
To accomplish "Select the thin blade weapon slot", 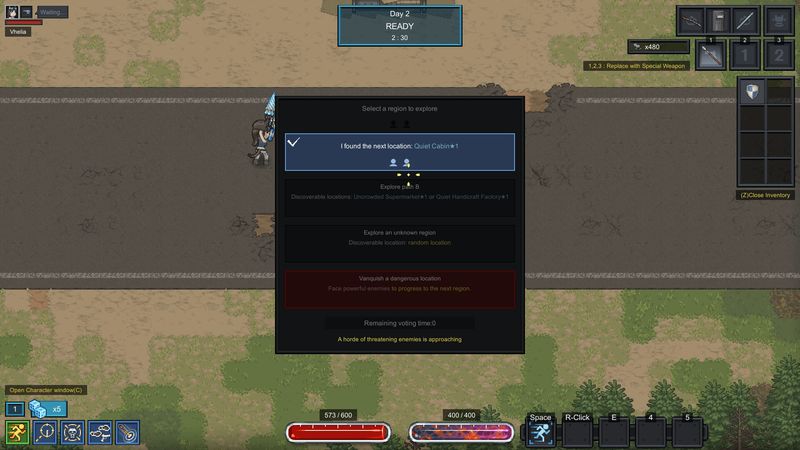I will (x=743, y=20).
